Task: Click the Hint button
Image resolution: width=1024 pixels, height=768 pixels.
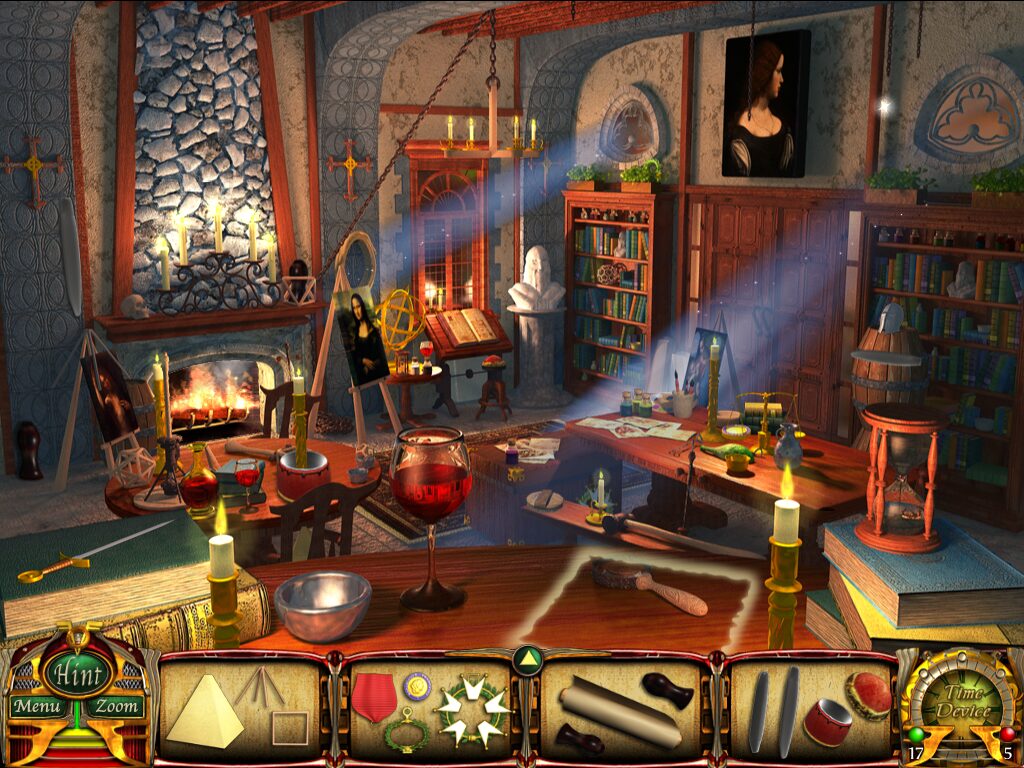Action: tap(75, 673)
